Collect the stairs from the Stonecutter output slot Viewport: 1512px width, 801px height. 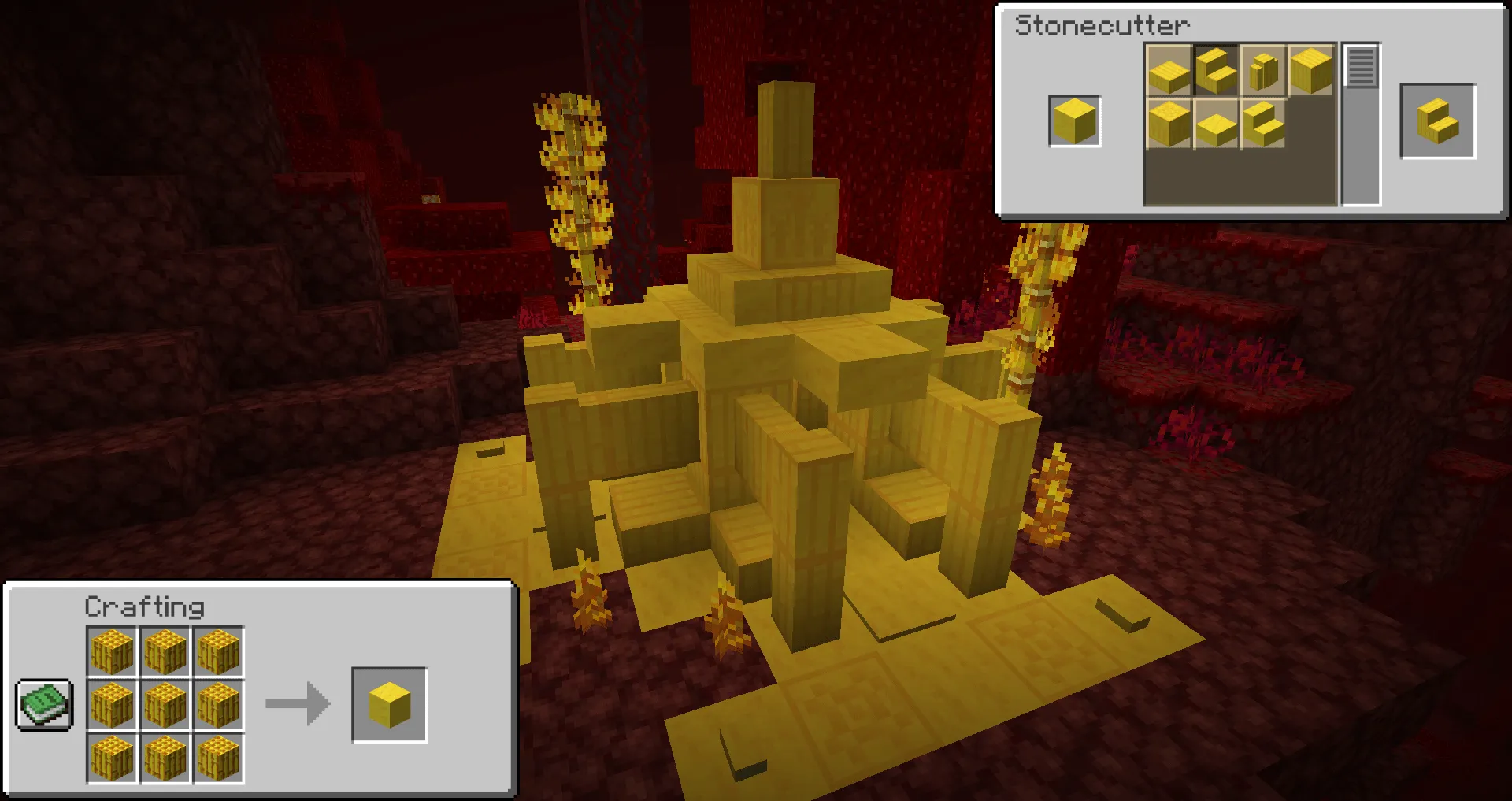[1437, 123]
